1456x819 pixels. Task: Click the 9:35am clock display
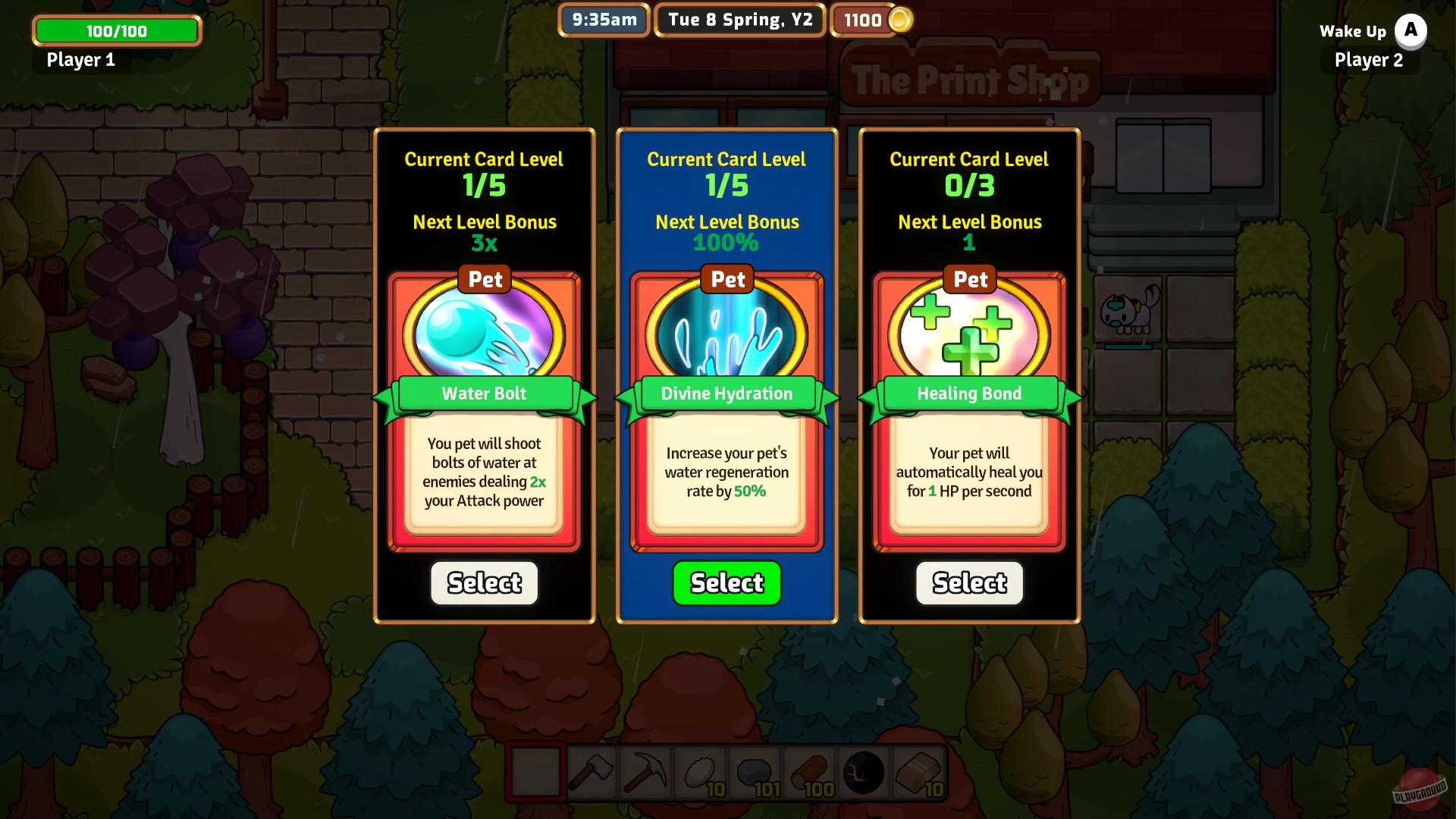coord(603,20)
